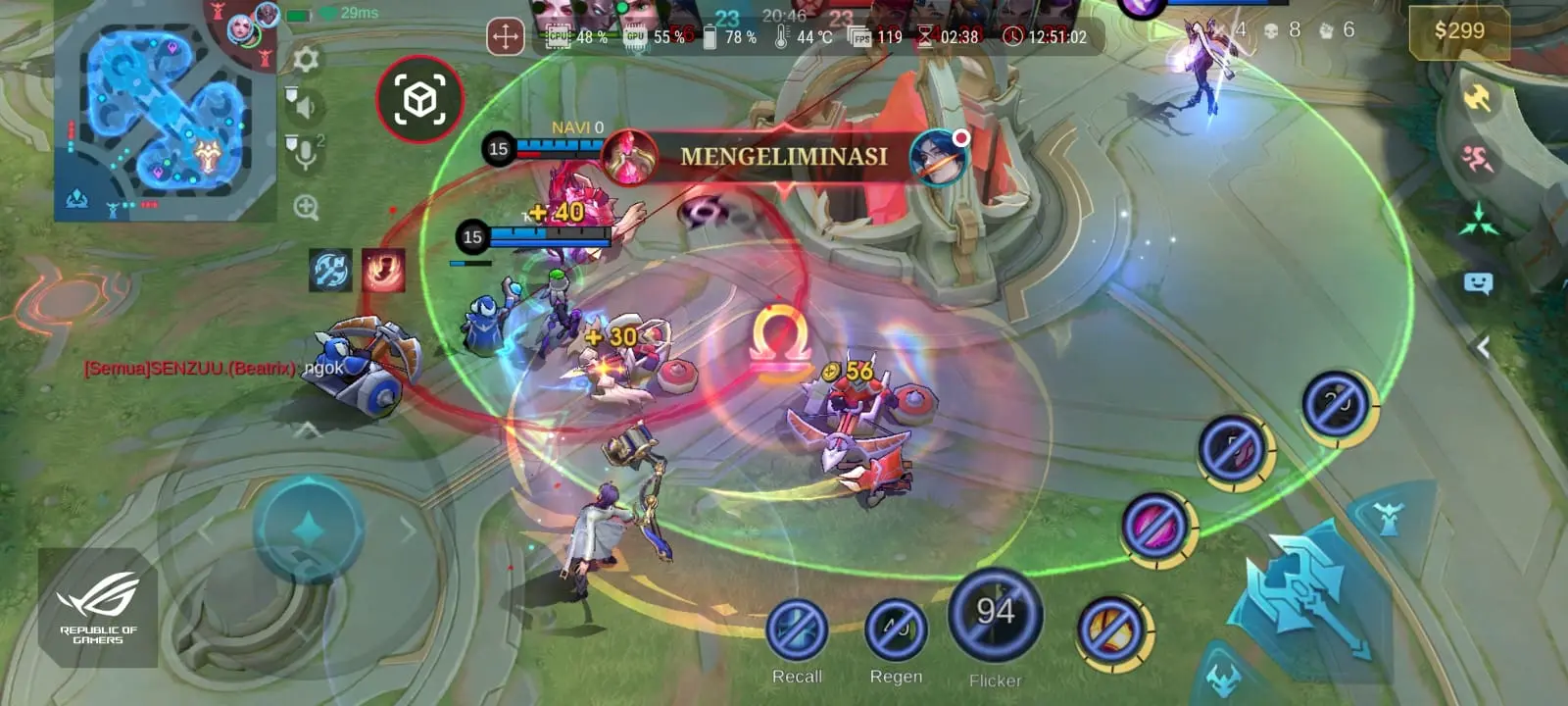The image size is (1568, 706).
Task: Click the magnifying glass zoom icon
Action: 306,208
